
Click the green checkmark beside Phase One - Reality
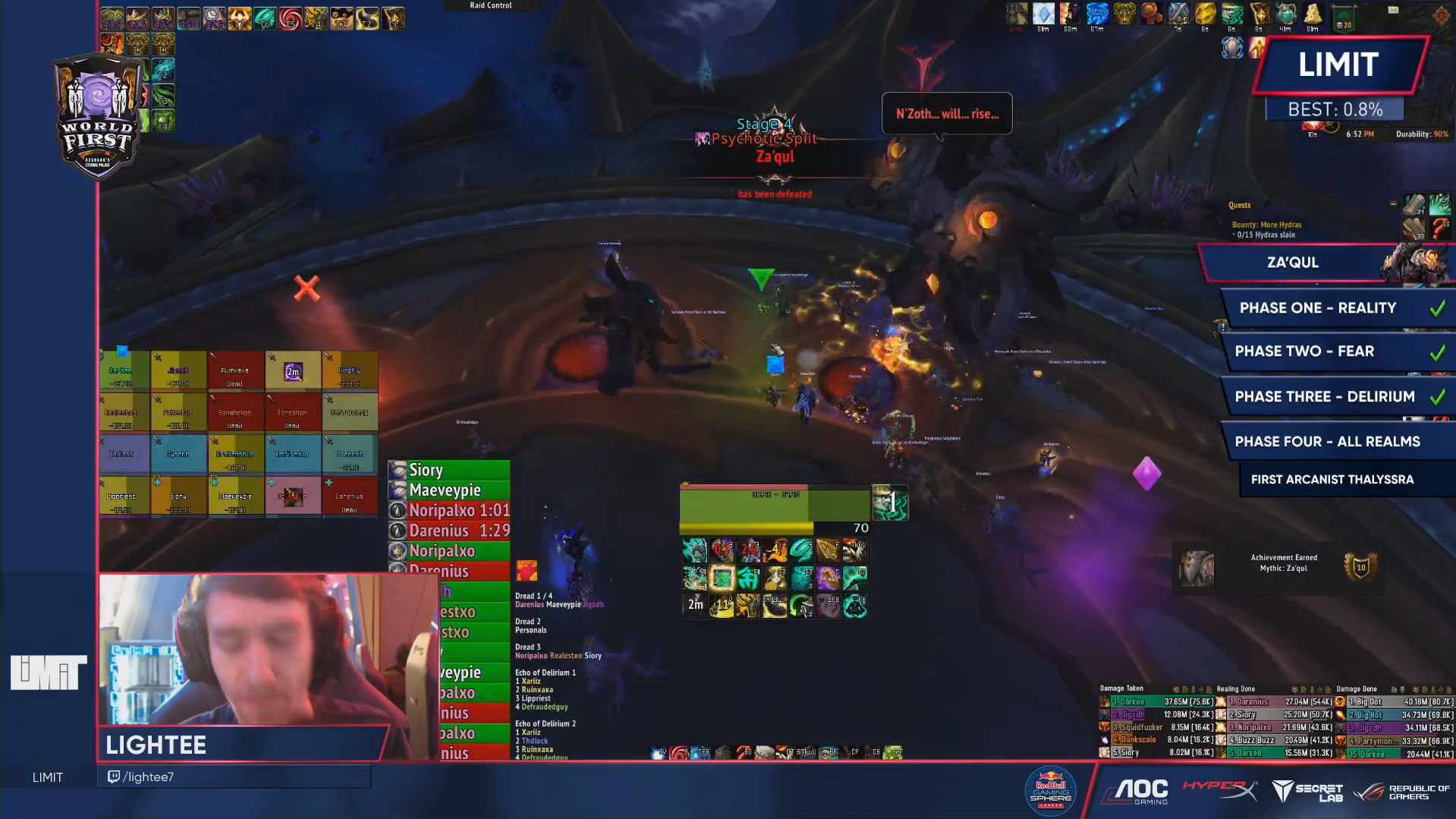1437,307
